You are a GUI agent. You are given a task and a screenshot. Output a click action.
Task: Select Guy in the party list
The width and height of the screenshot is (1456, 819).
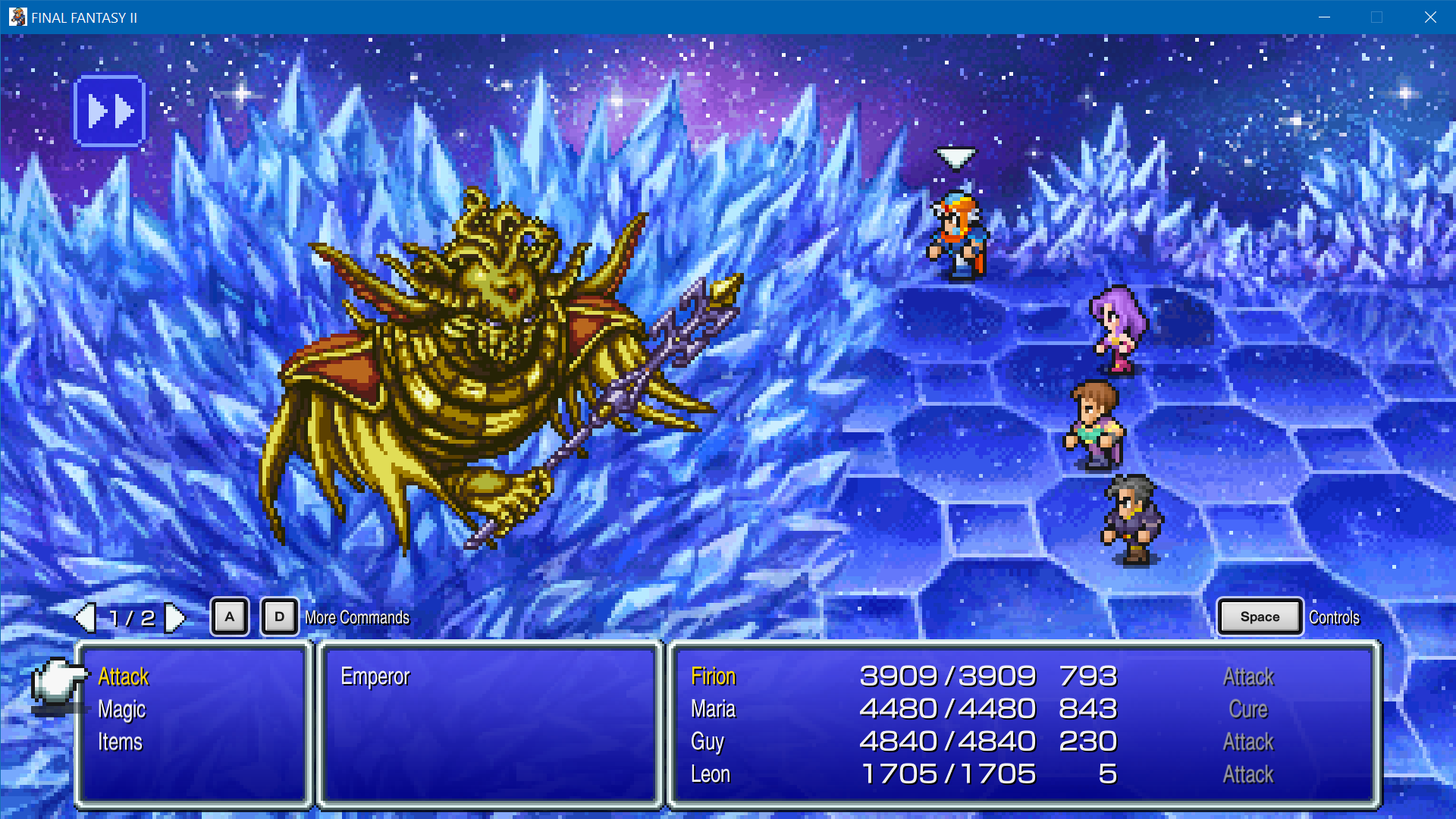[x=707, y=742]
